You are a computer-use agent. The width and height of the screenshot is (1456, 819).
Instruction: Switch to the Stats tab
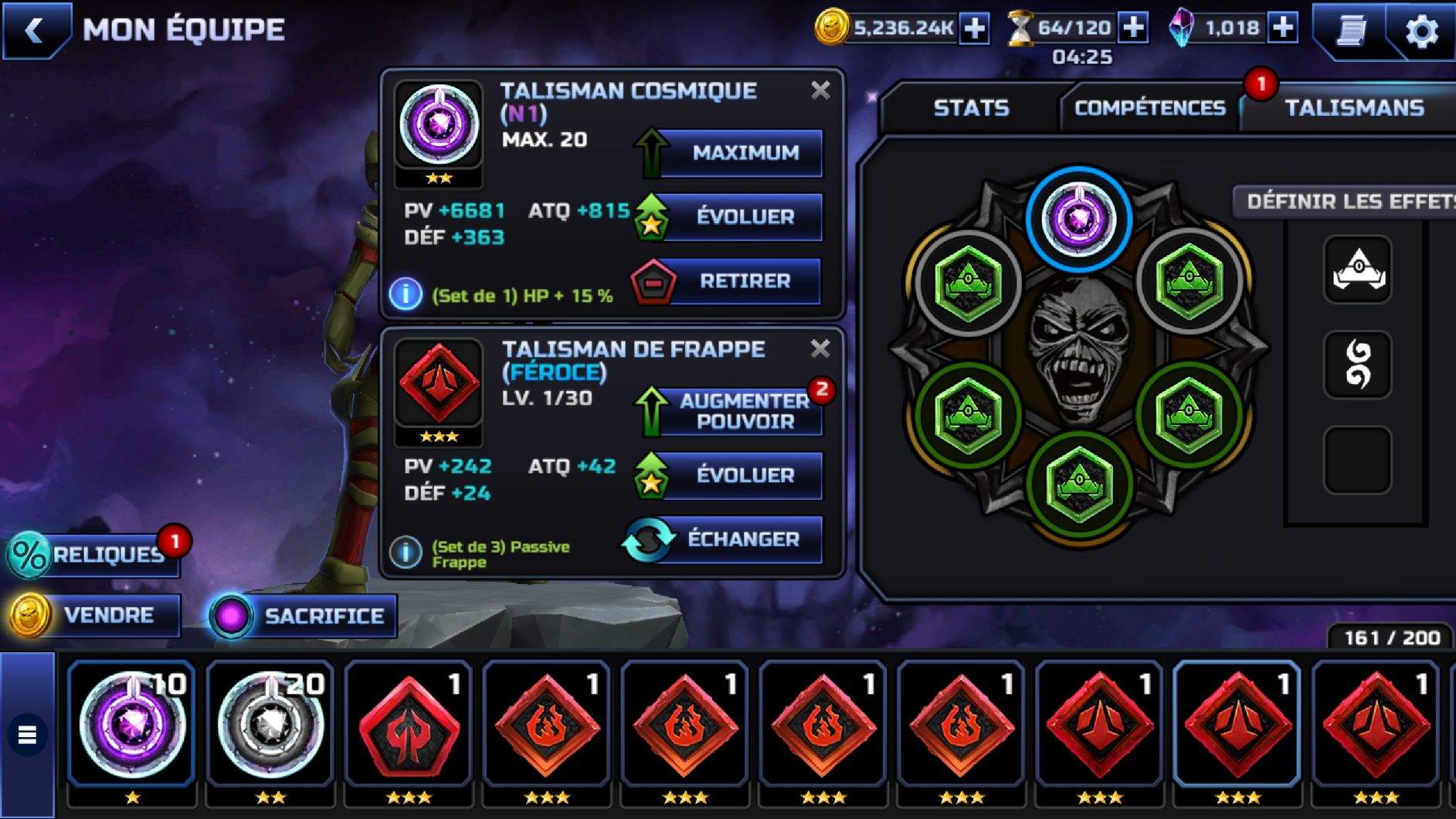pos(971,107)
